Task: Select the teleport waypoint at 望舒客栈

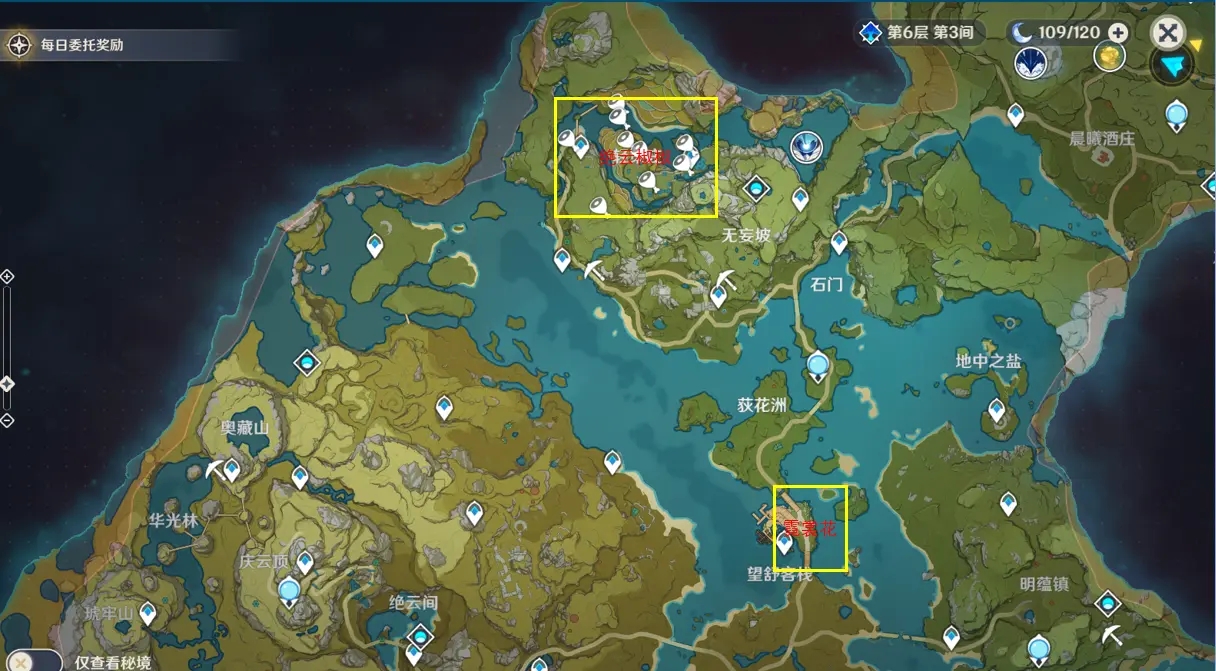Action: (x=785, y=542)
